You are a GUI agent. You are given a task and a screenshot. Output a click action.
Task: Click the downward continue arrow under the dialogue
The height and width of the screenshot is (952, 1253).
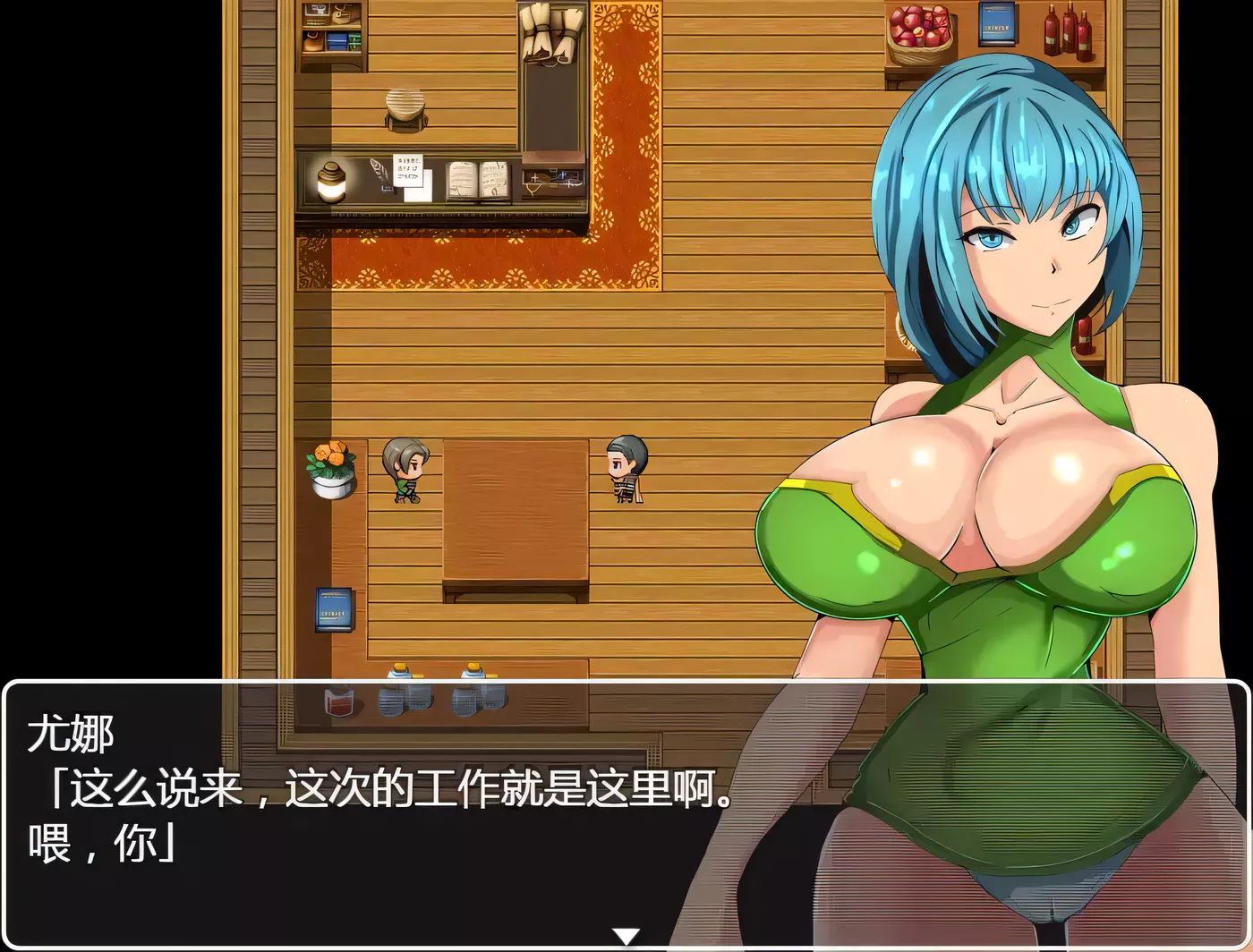coord(626,935)
